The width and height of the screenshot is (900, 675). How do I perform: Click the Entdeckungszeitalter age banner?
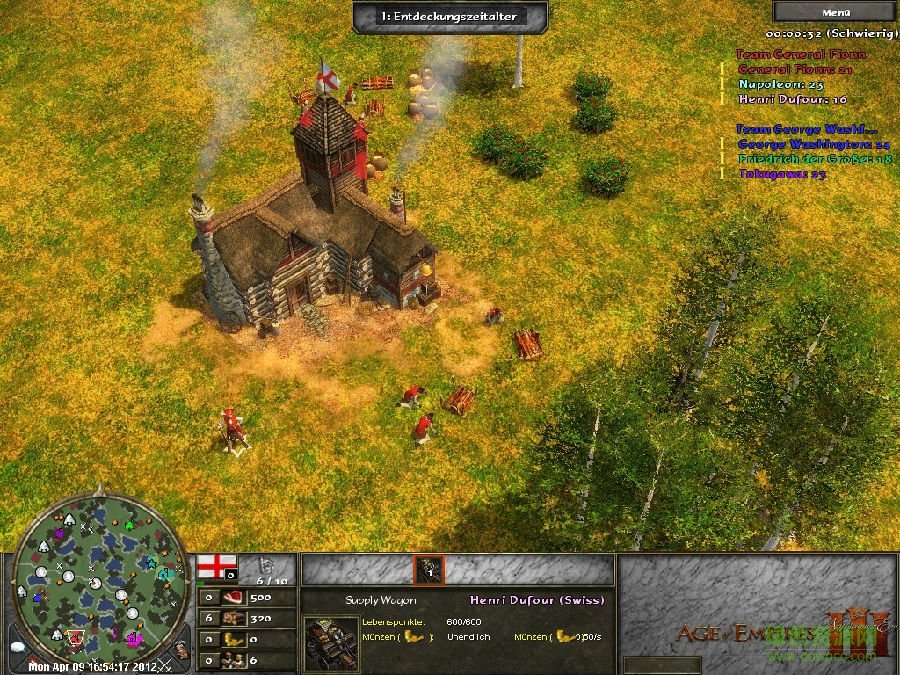tap(450, 16)
